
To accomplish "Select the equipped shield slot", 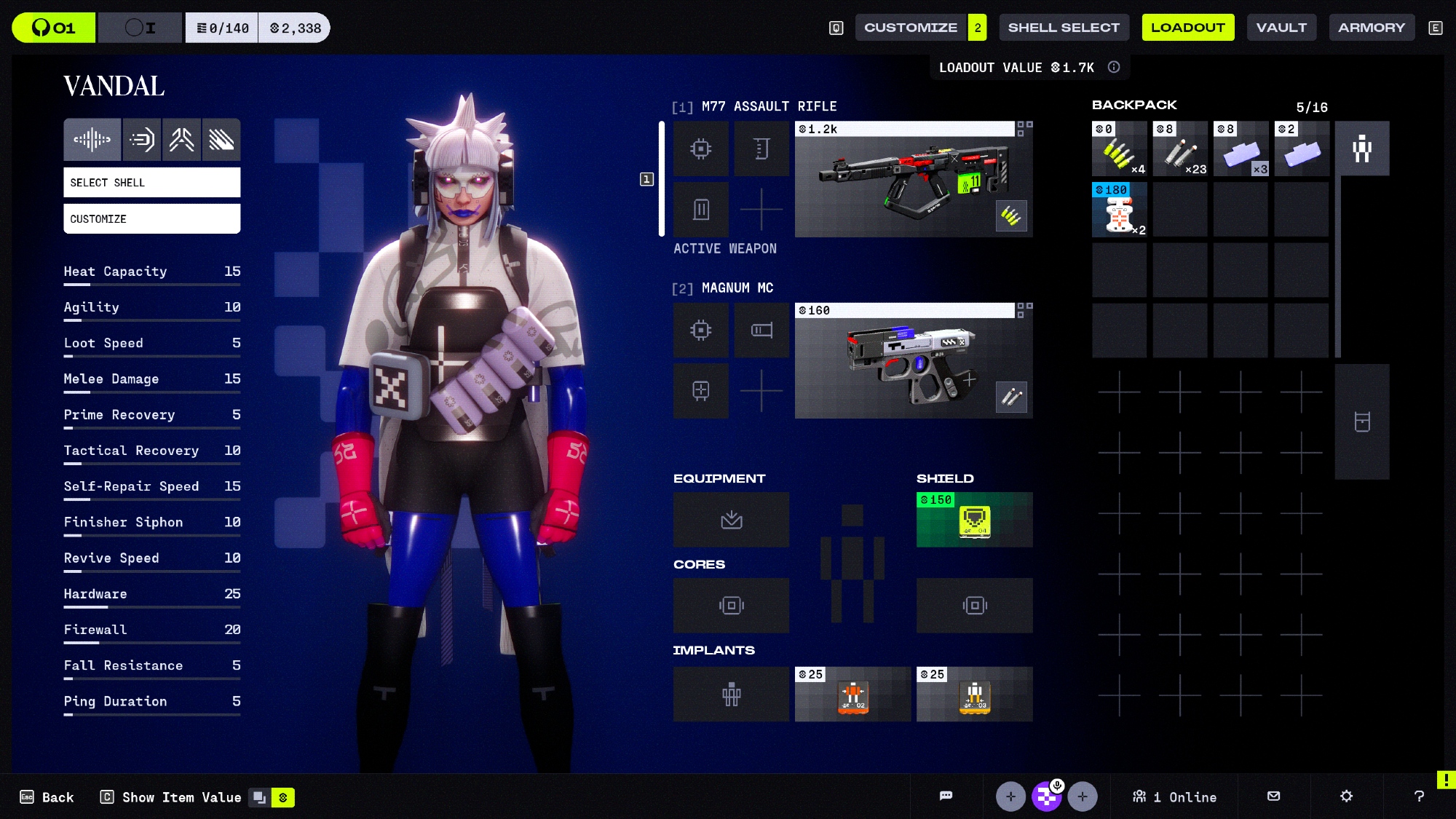I will (x=974, y=520).
